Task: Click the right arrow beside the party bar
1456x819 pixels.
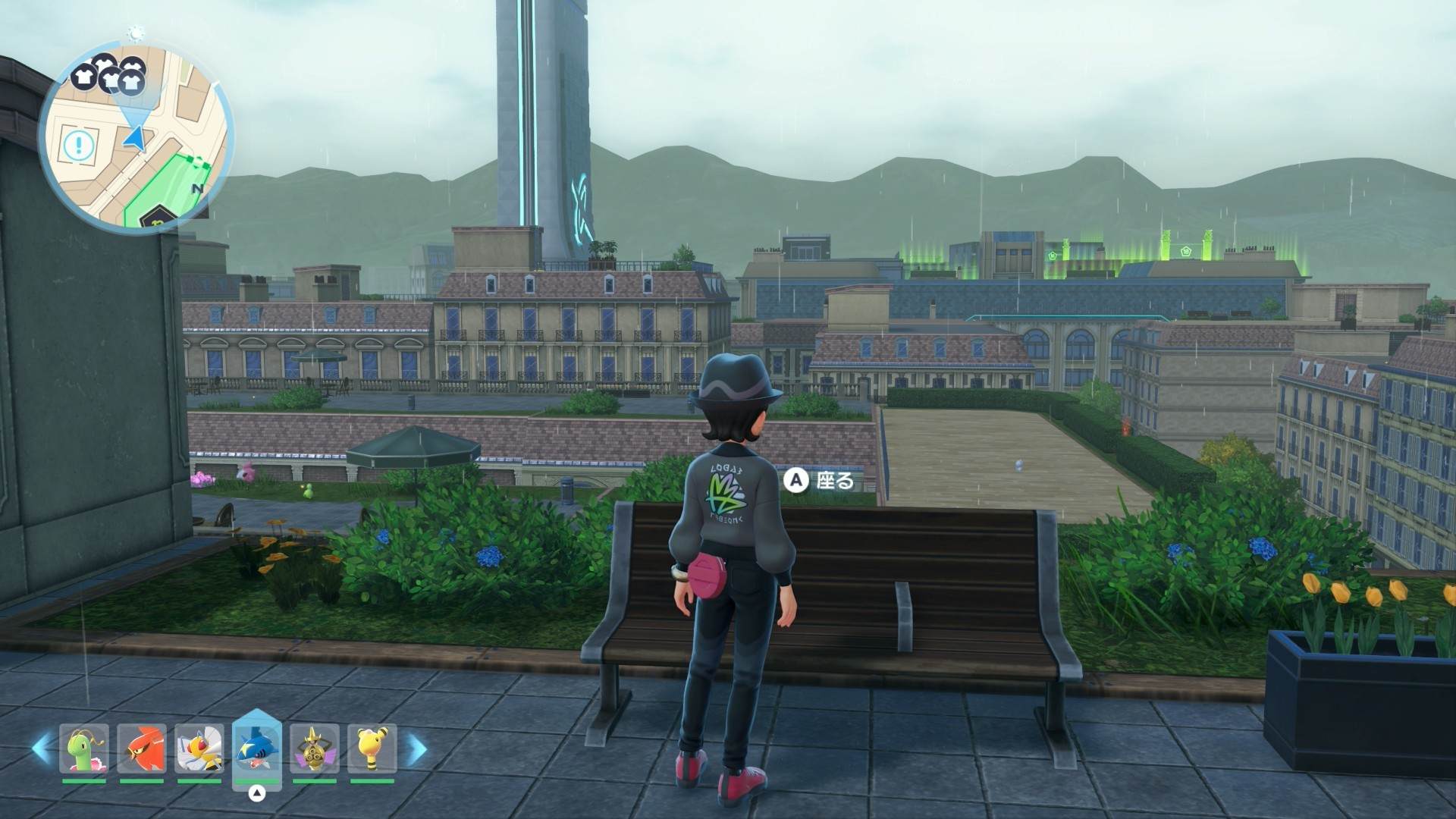Action: [x=416, y=749]
